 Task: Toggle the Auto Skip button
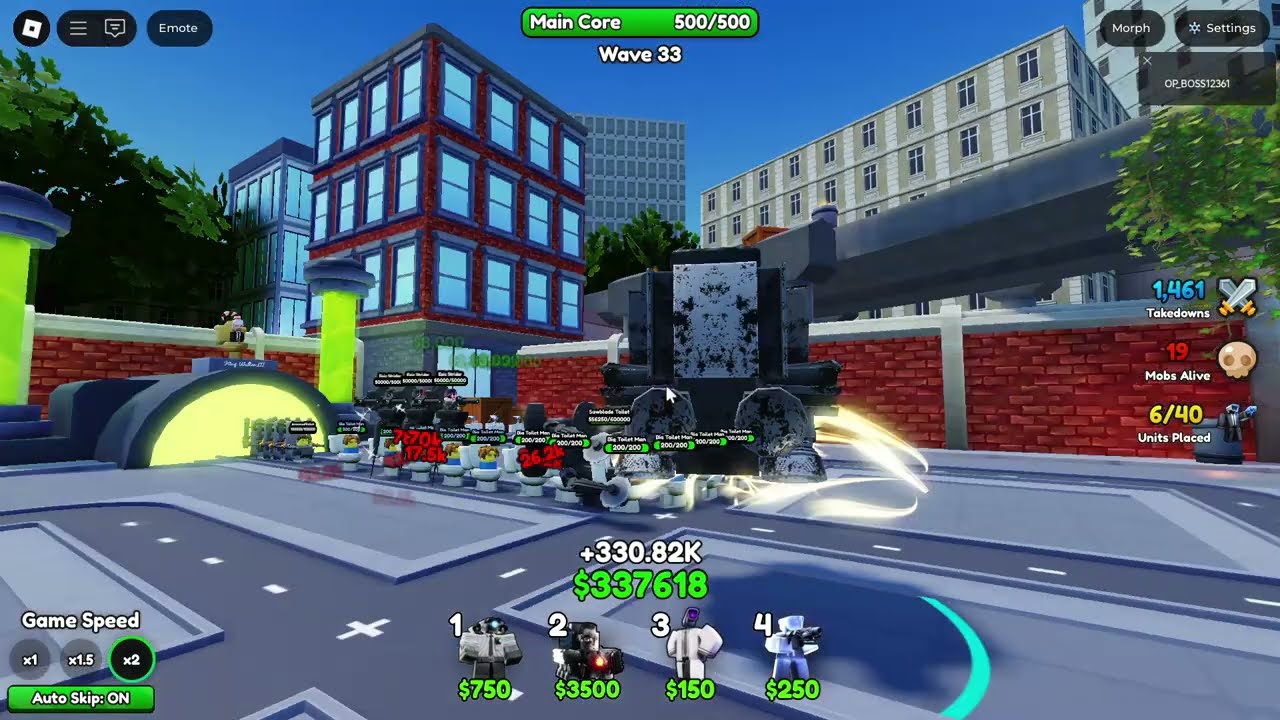(x=81, y=698)
